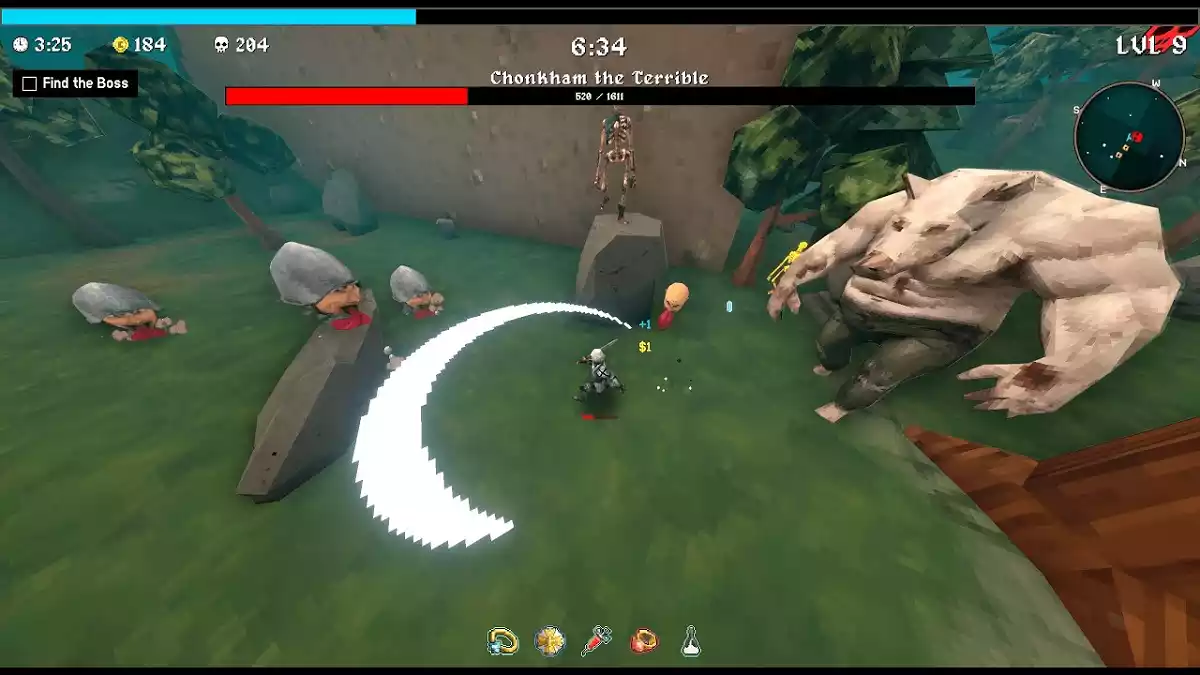The image size is (1200, 675).
Task: Click the white flask potion icon
Action: 690,642
